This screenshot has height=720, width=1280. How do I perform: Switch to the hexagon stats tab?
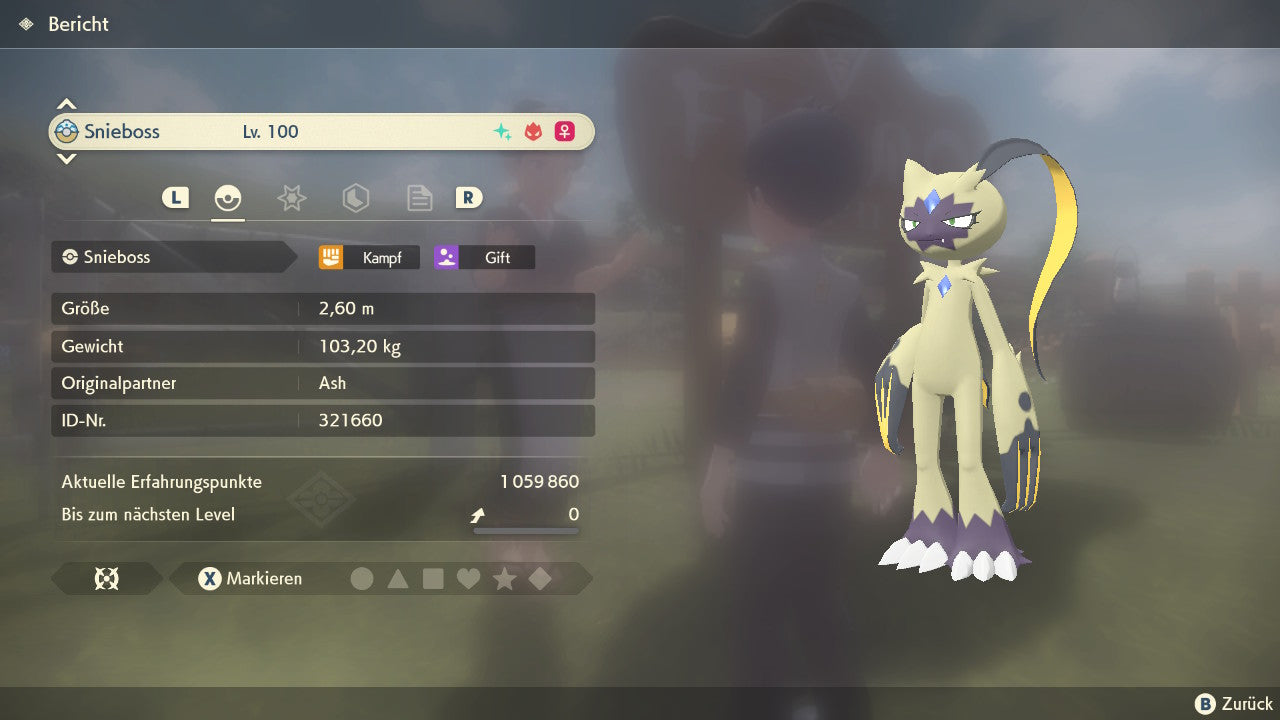[355, 198]
